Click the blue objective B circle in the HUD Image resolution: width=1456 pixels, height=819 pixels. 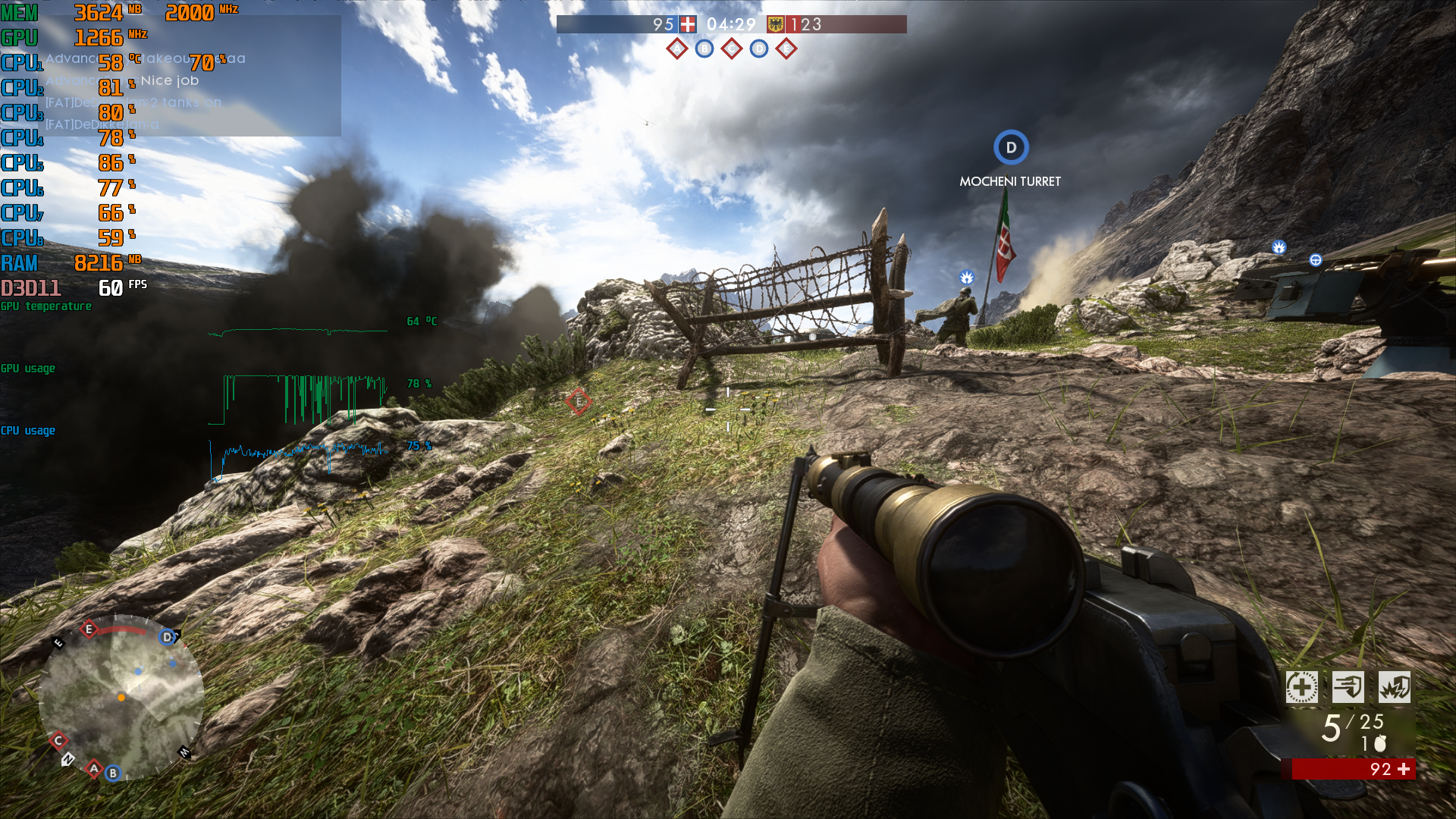pyautogui.click(x=704, y=47)
